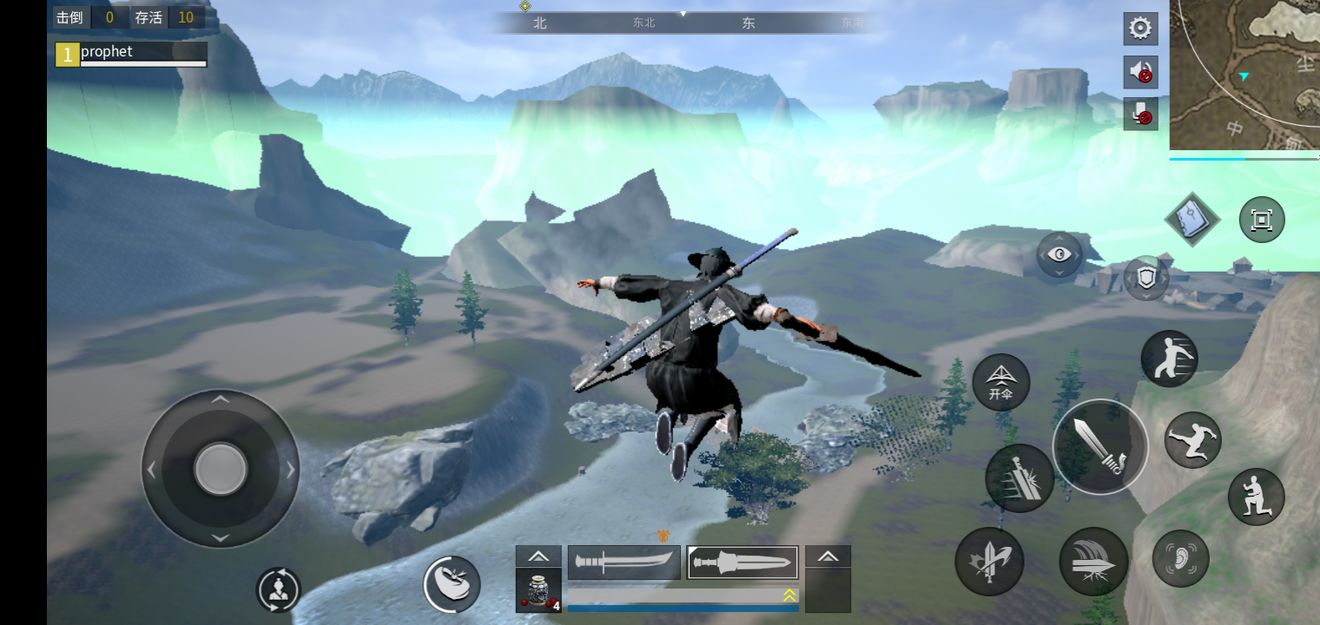Viewport: 1320px width, 625px height.
Task: Toggle the eye free-look button
Action: click(x=1060, y=255)
